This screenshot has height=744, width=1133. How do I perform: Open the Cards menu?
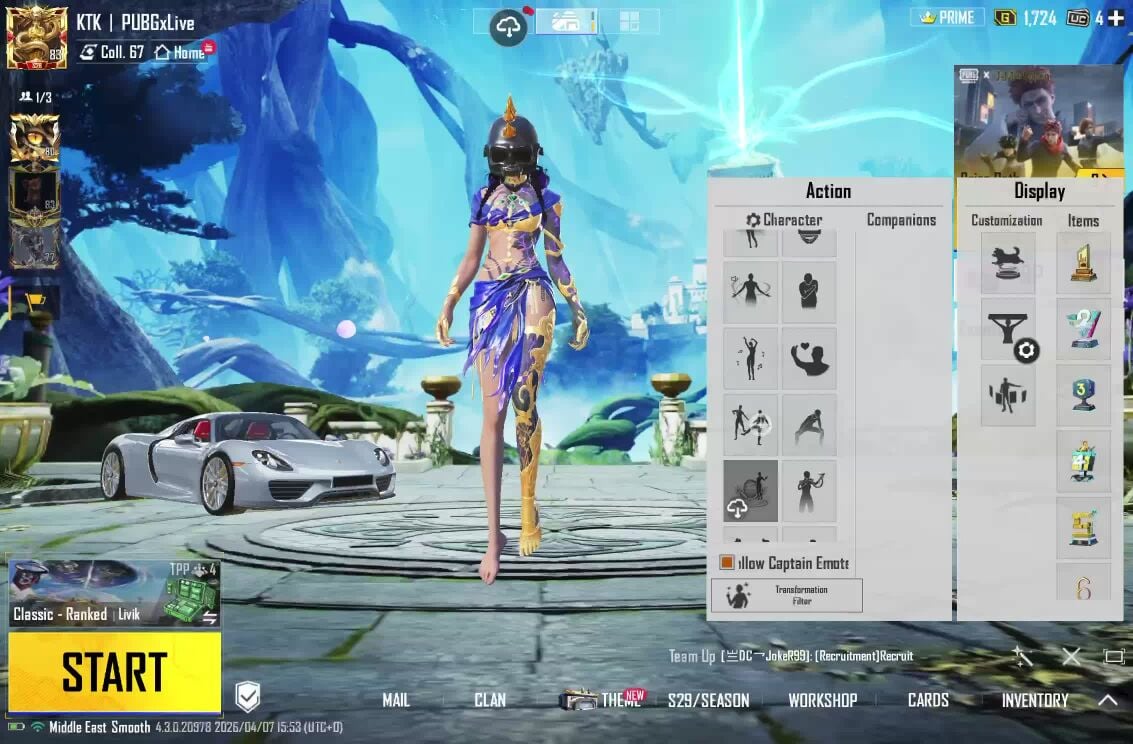(928, 700)
